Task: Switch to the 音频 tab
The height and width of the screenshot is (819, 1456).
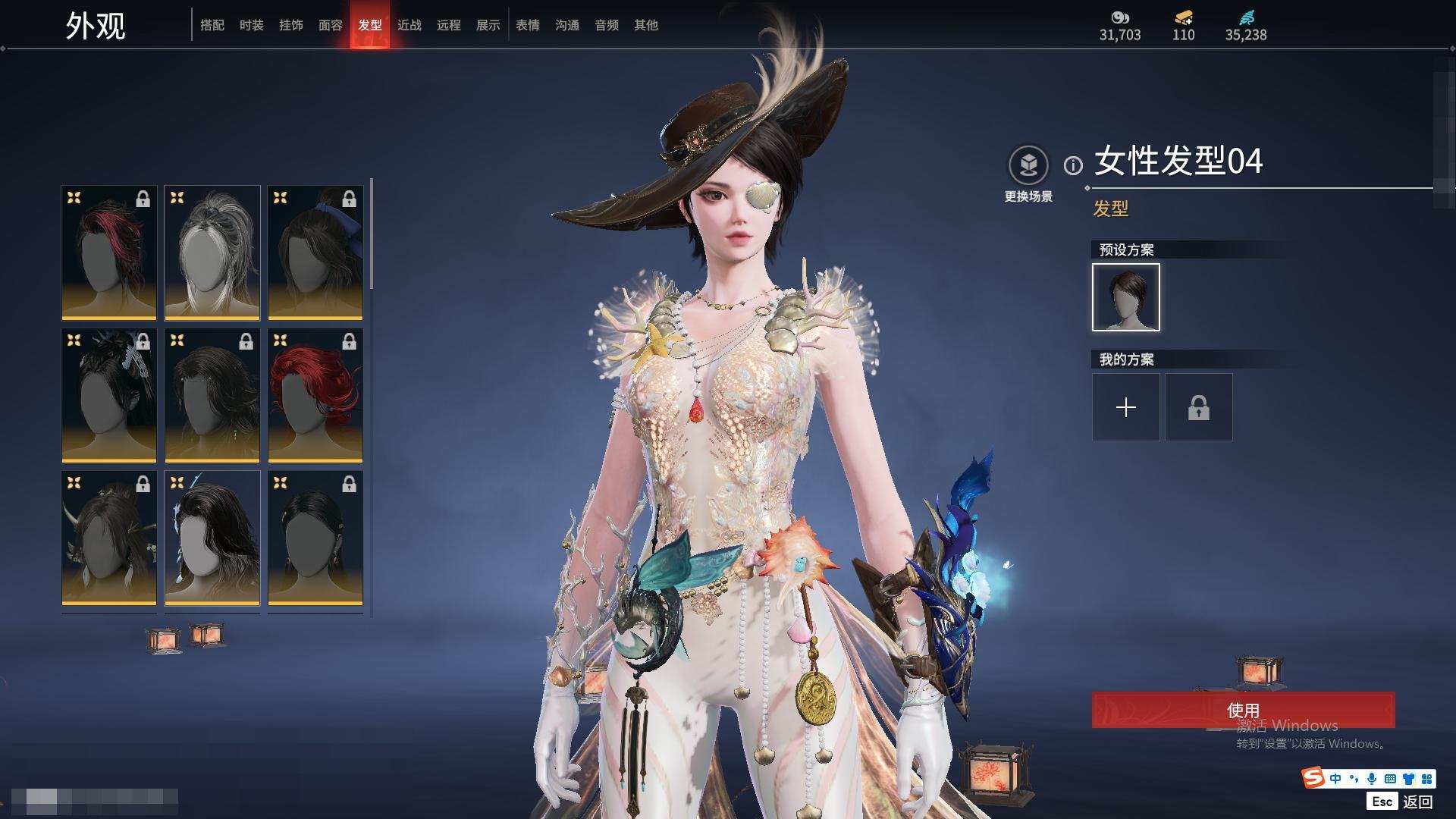Action: 607,25
